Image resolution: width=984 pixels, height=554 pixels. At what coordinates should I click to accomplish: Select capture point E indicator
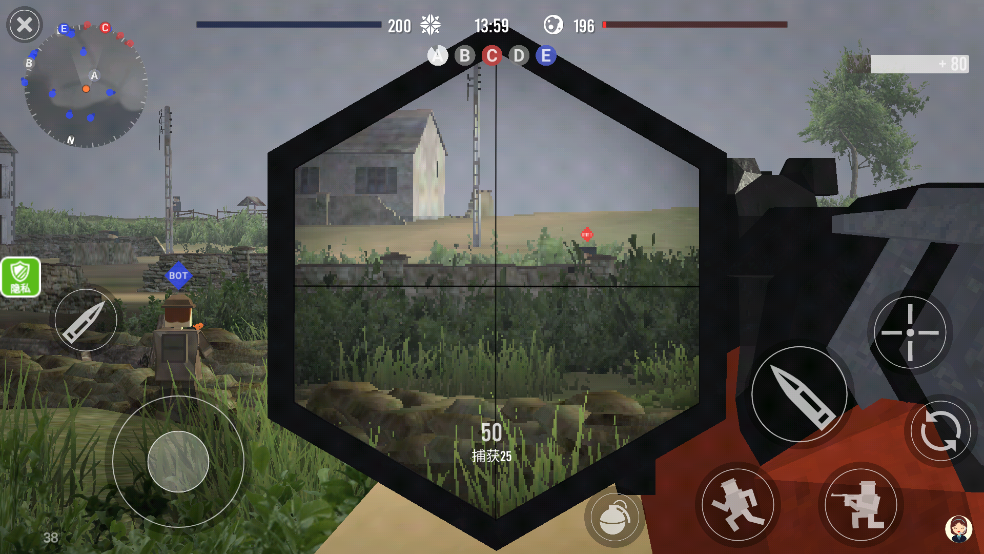point(545,56)
